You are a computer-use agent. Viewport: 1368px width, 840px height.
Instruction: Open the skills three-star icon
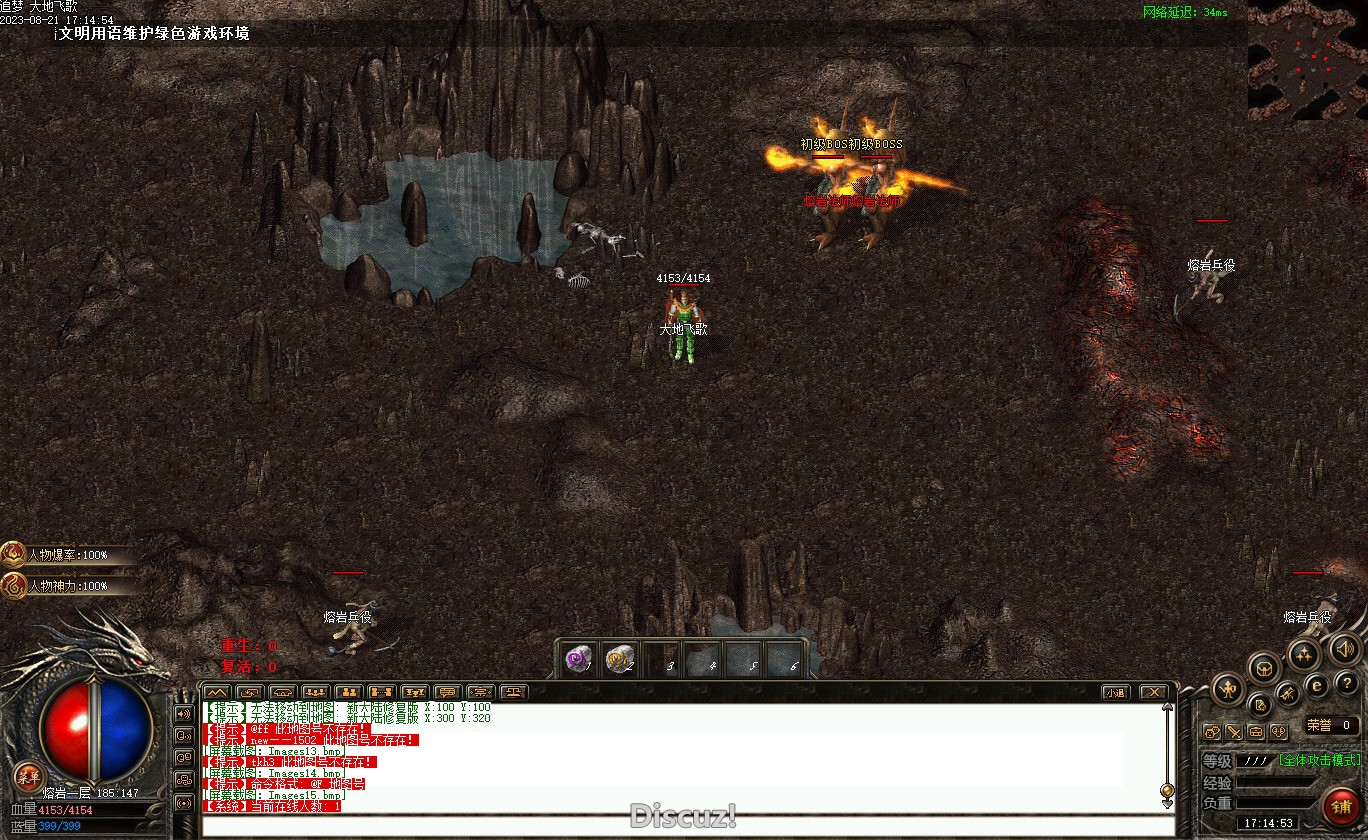coord(1303,656)
